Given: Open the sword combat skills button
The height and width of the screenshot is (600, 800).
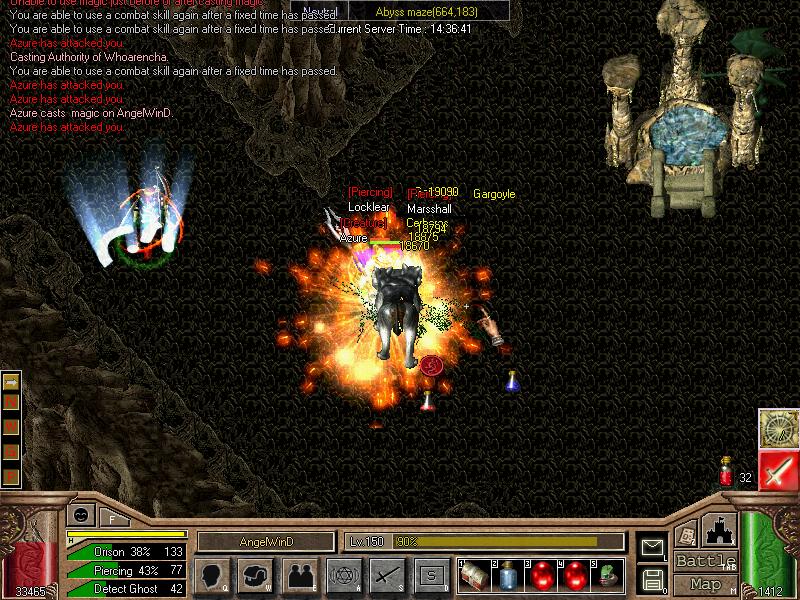Looking at the screenshot, I should click(388, 574).
